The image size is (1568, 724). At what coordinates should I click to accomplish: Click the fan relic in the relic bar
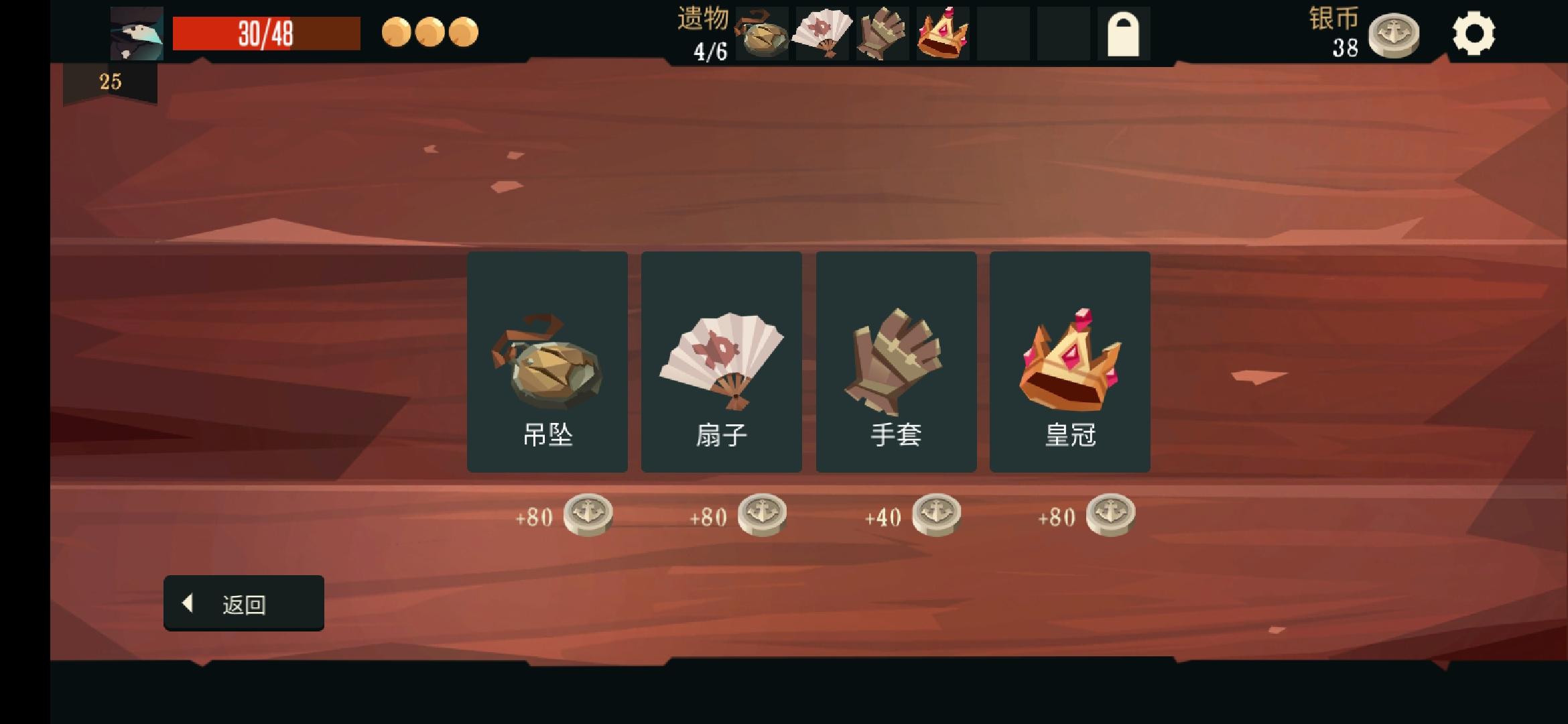(822, 37)
